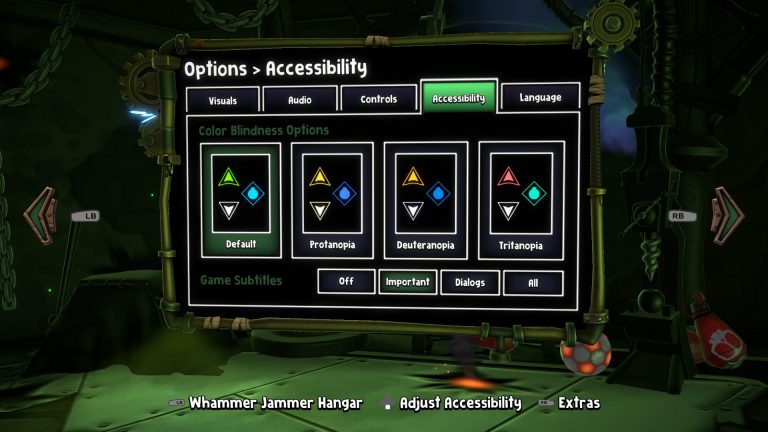
Task: Select the Controls tab
Action: pyautogui.click(x=379, y=99)
